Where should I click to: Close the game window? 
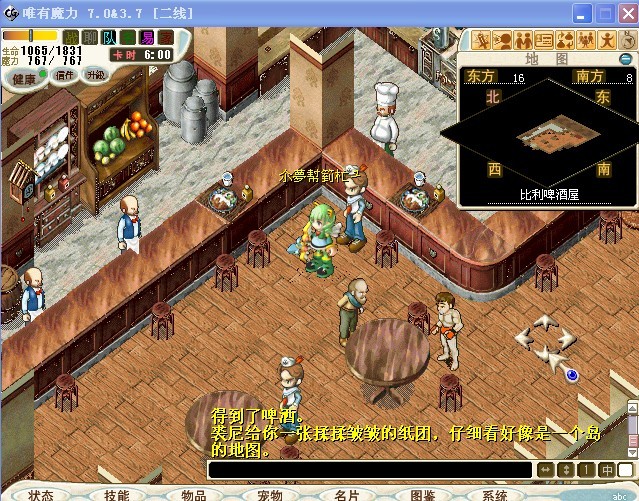[x=625, y=12]
